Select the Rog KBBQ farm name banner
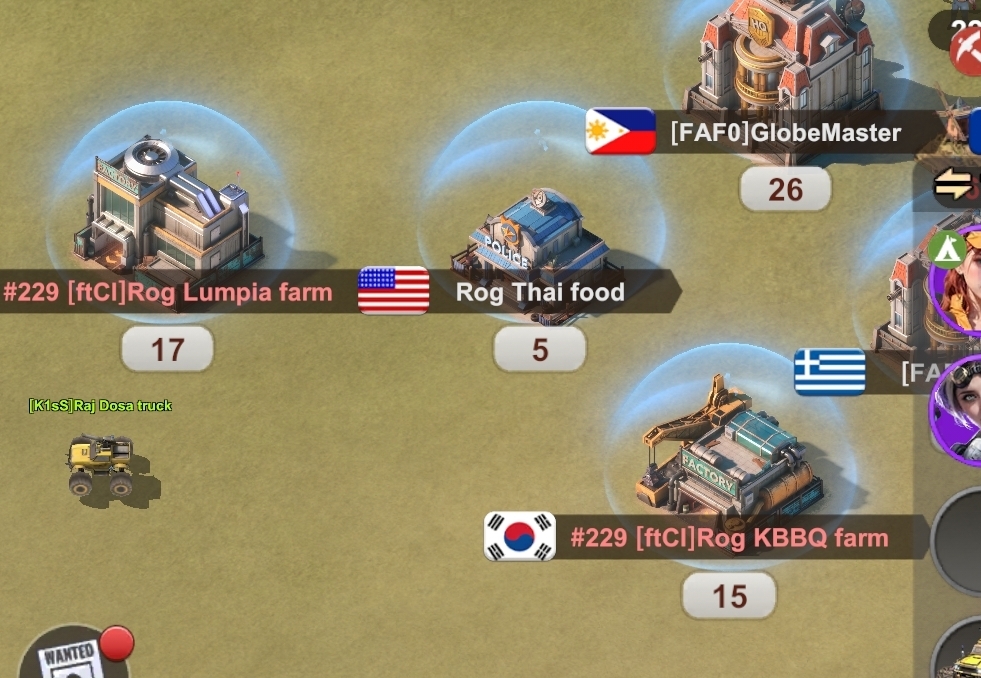The height and width of the screenshot is (678, 981). (728, 538)
